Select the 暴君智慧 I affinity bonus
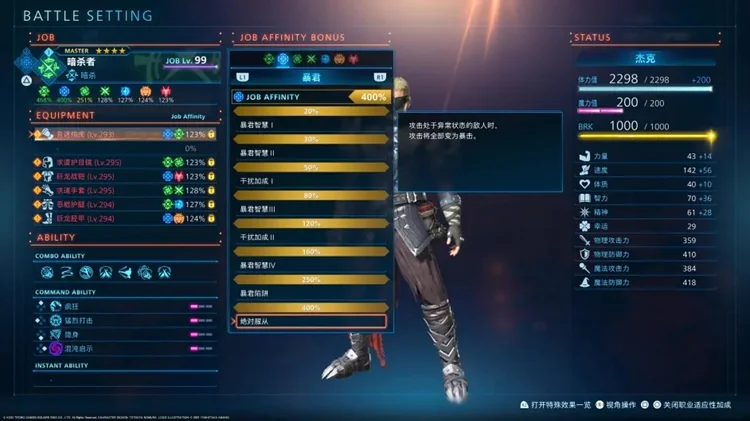 coord(309,124)
